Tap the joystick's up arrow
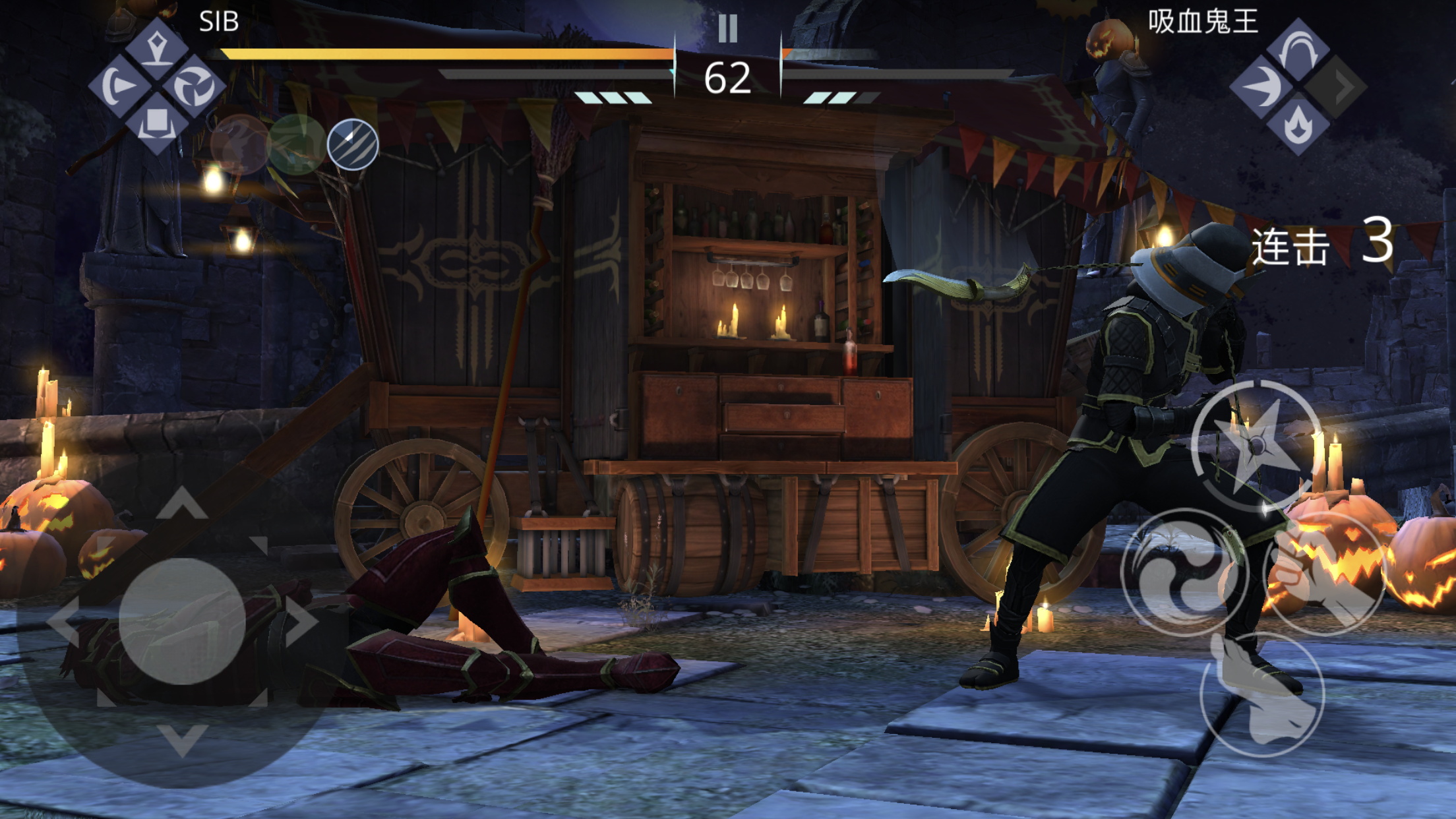Image resolution: width=1456 pixels, height=819 pixels. [183, 503]
